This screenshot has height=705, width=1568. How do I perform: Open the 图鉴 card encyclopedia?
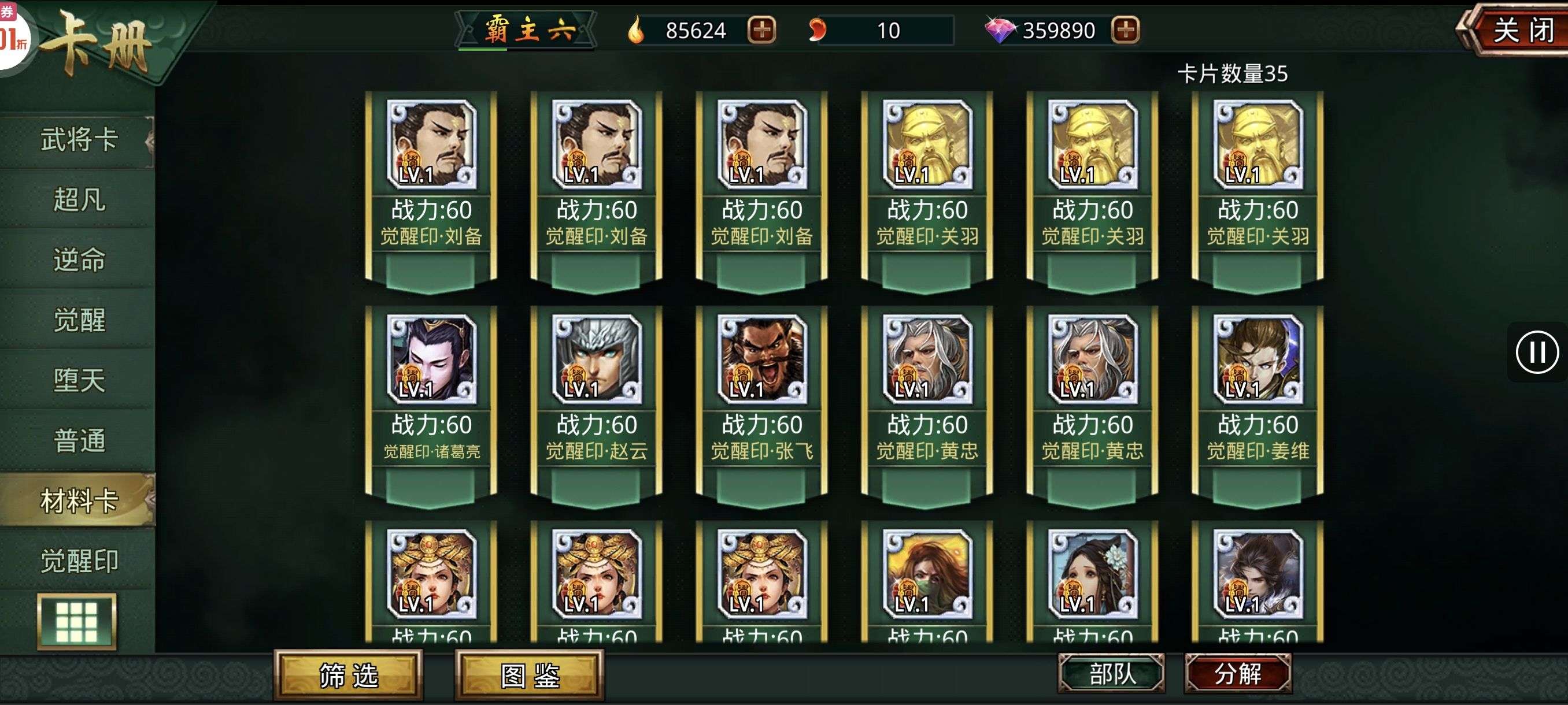point(530,675)
